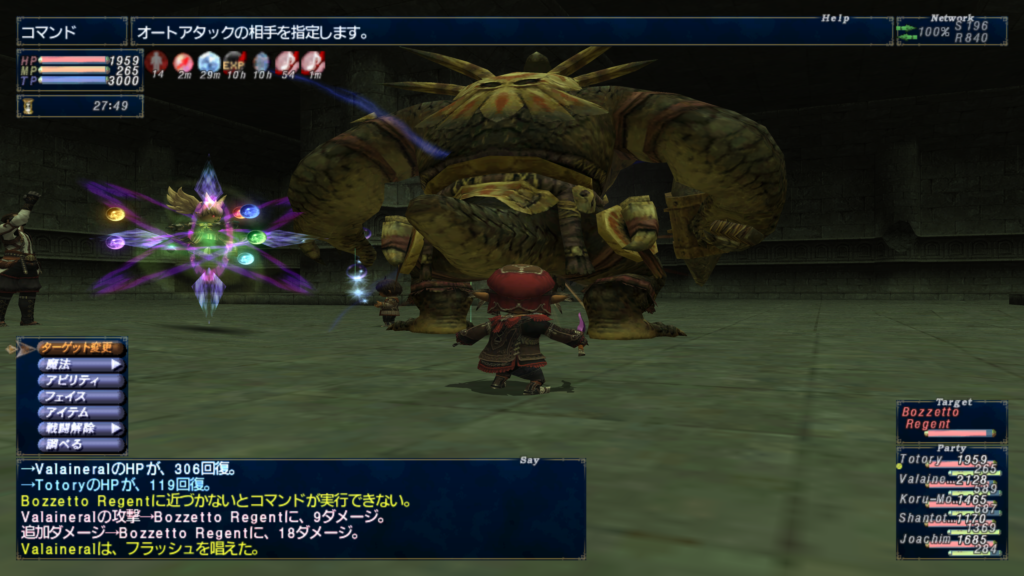The height and width of the screenshot is (576, 1024).
Task: Select the アビリティ command
Action: click(81, 380)
